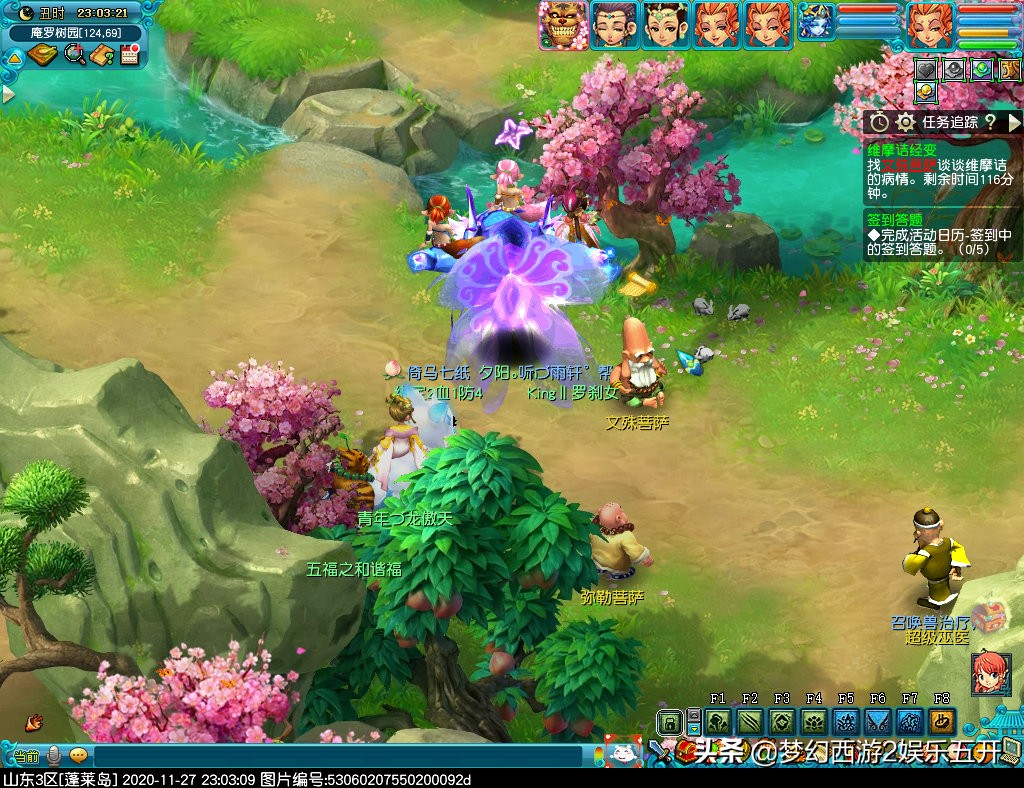Image resolution: width=1024 pixels, height=788 pixels.
Task: Click the quest tracker timer icon
Action: coord(879,122)
